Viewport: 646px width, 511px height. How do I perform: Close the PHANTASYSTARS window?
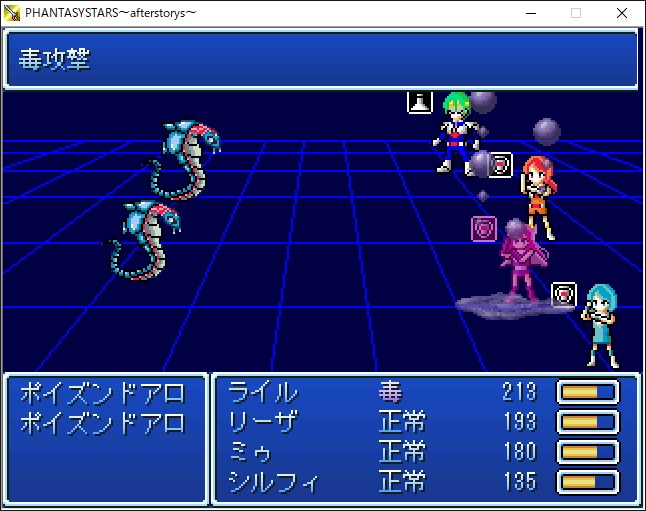622,13
